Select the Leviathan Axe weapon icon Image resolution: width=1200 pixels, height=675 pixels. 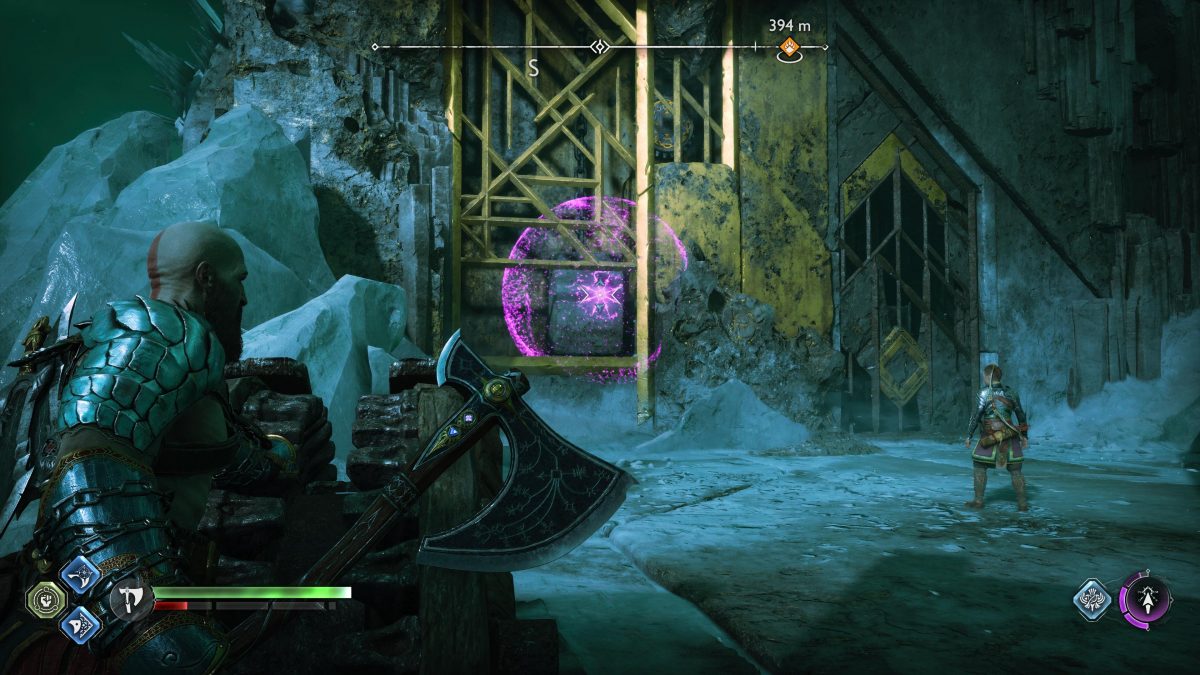point(130,600)
